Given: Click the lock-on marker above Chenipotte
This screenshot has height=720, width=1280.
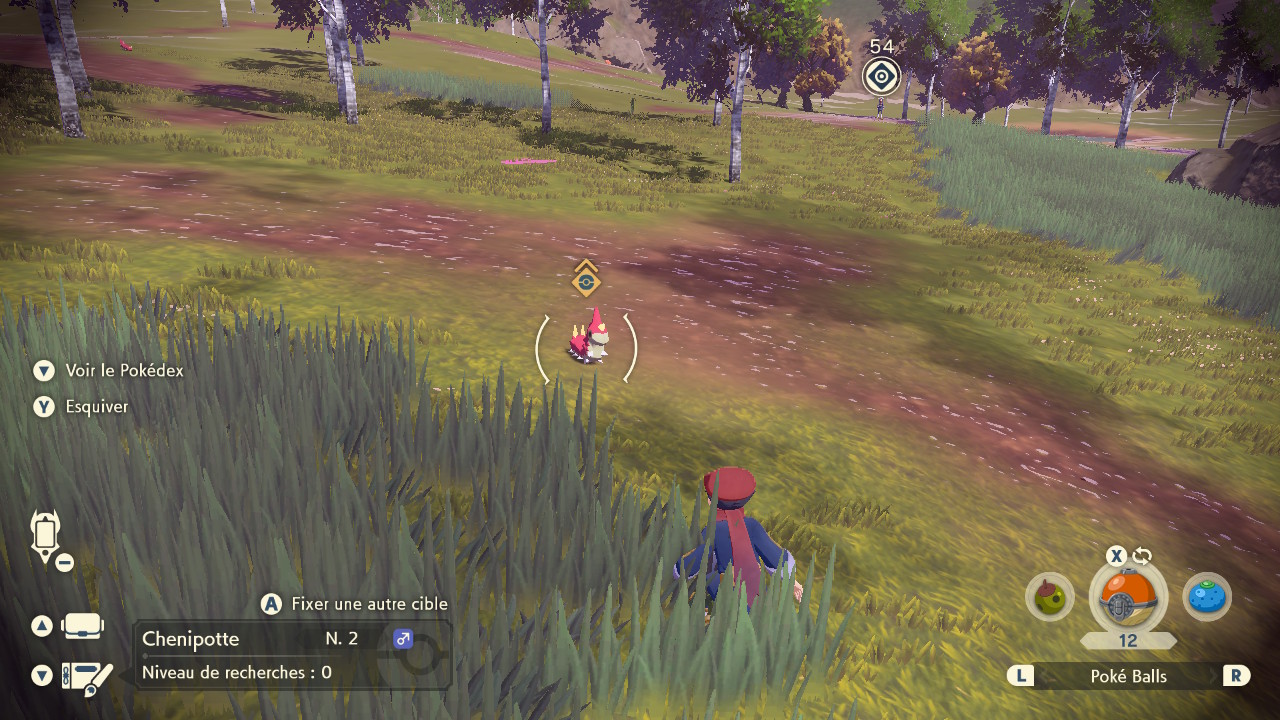Looking at the screenshot, I should coord(585,281).
